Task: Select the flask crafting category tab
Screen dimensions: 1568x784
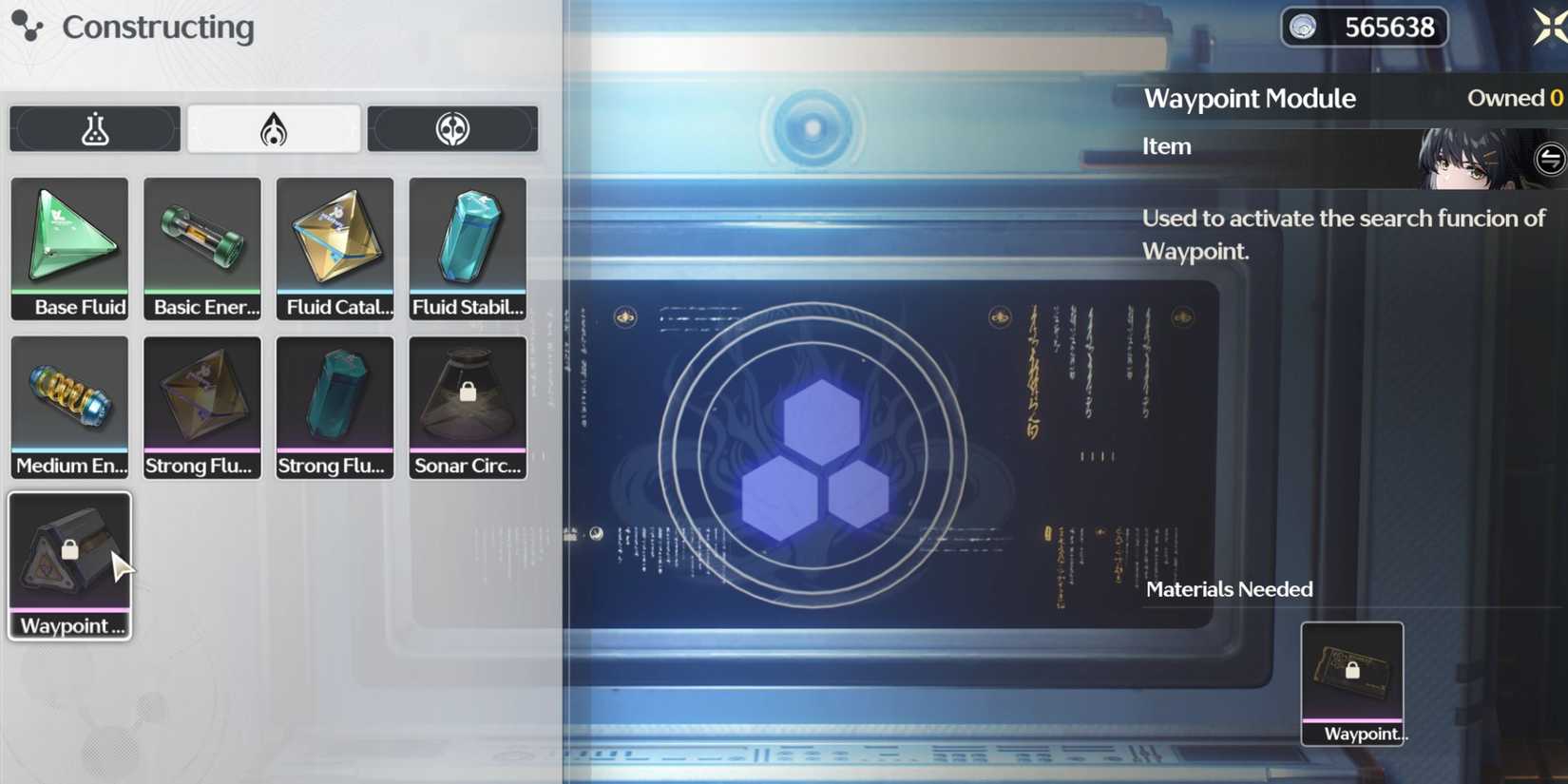Action: 94,128
